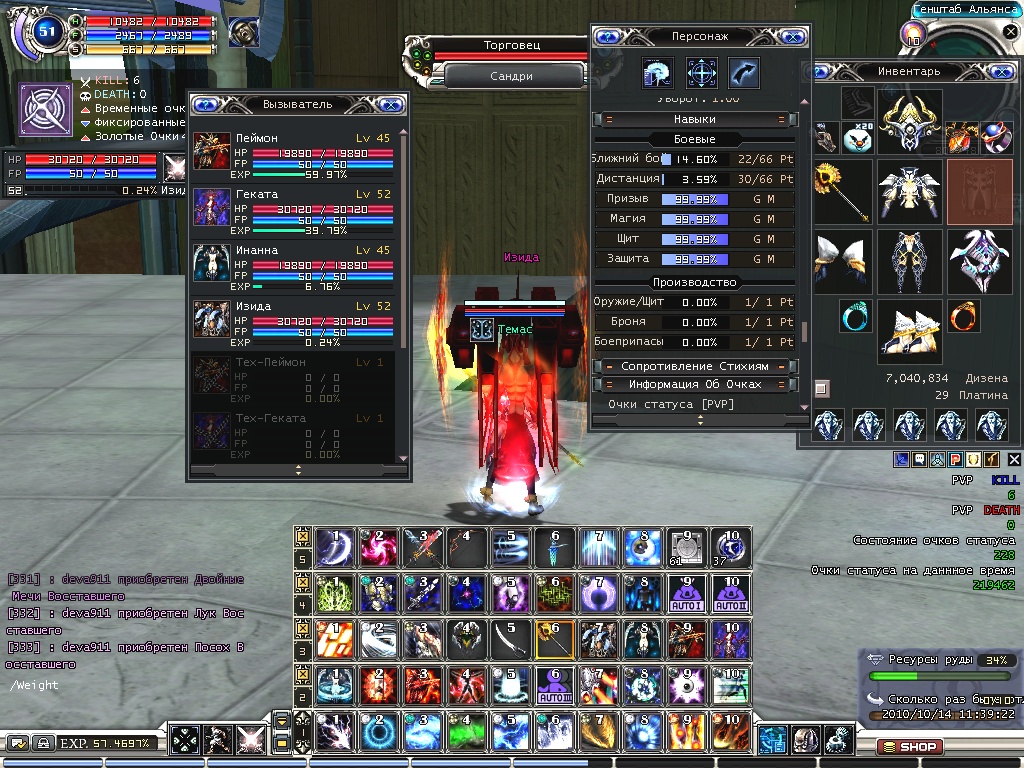The height and width of the screenshot is (768, 1024).
Task: Click the golden staff weapon slot
Action: (843, 191)
